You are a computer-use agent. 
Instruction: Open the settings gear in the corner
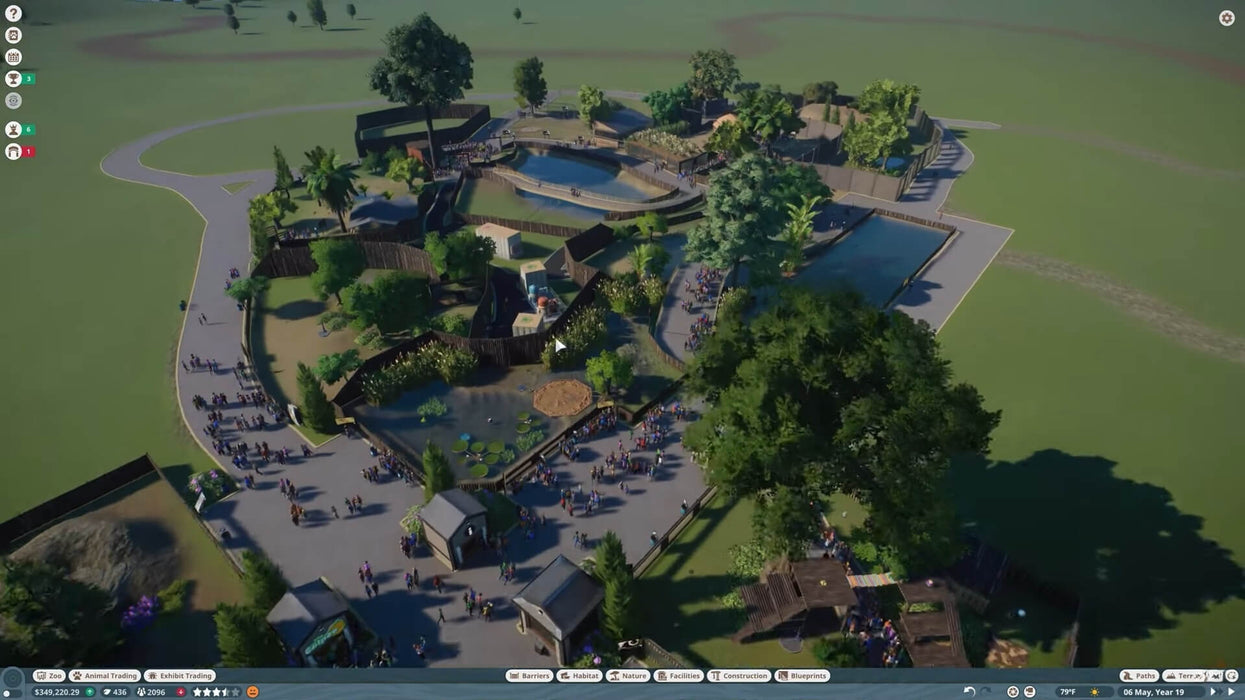click(1226, 18)
